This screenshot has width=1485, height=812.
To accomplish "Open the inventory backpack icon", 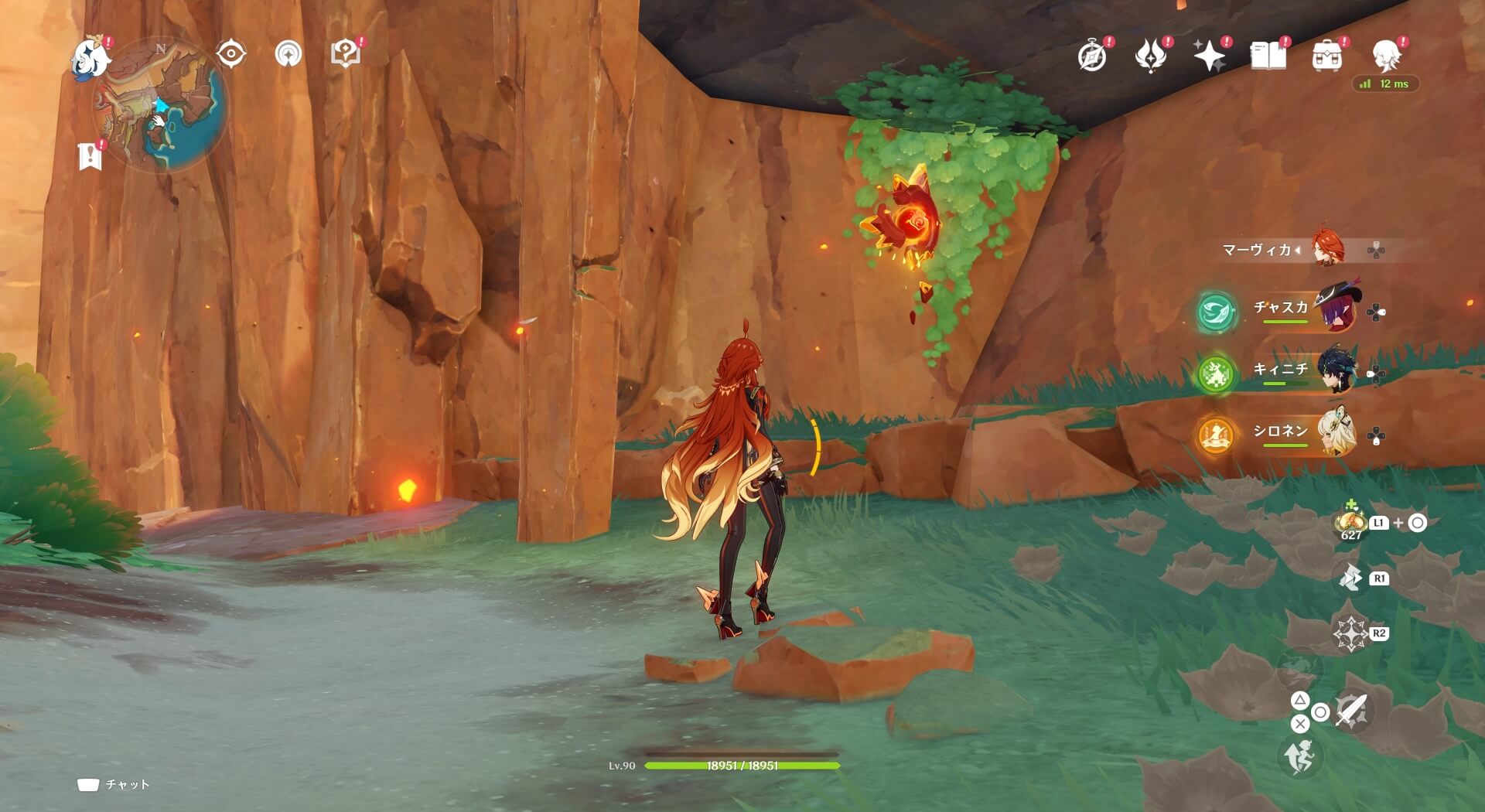I will [x=1326, y=56].
